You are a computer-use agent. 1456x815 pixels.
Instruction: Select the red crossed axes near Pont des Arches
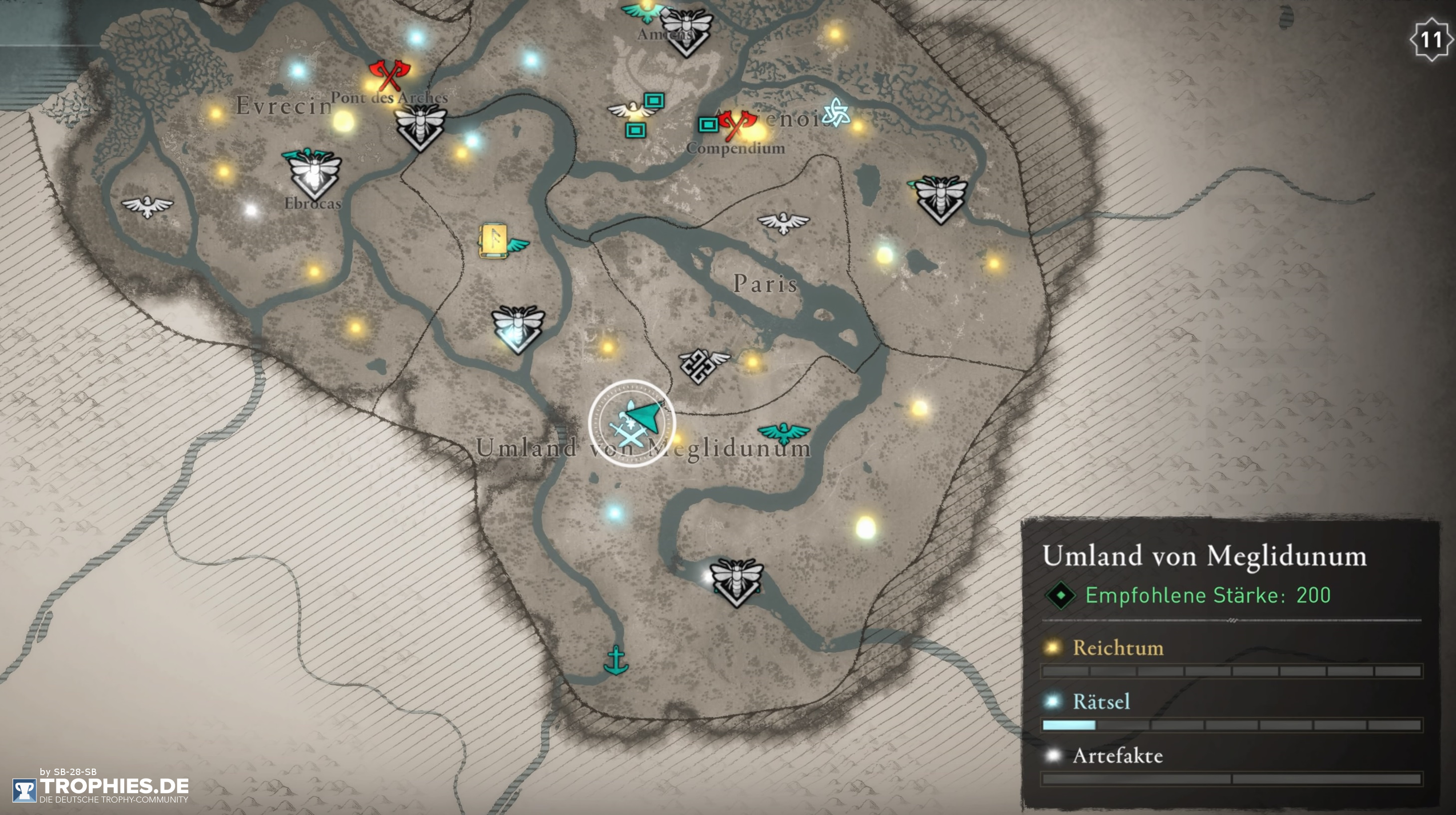click(x=389, y=75)
